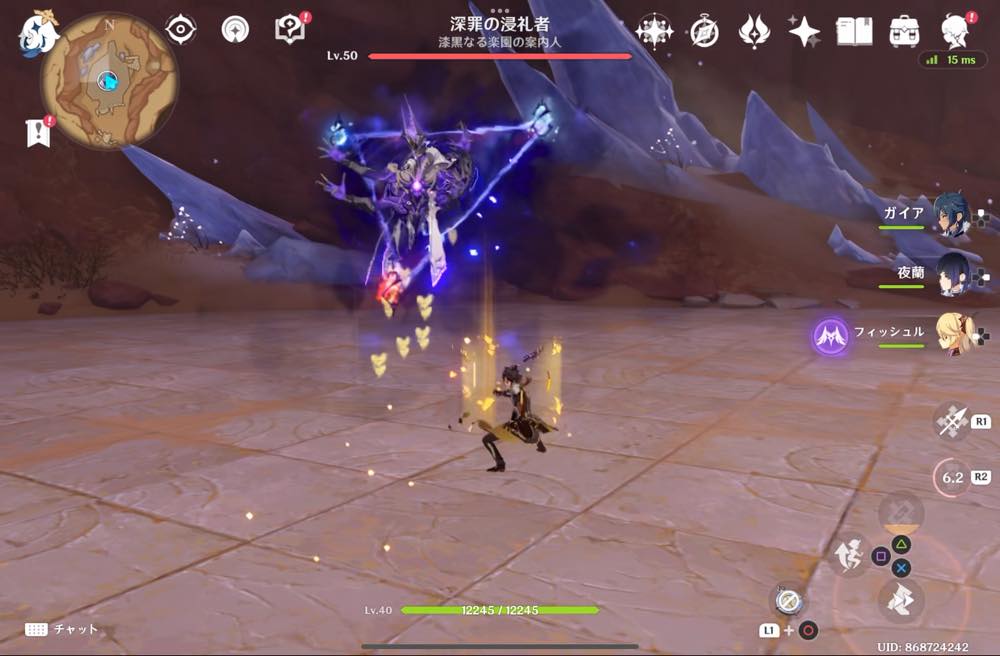Open the map via the minimap
This screenshot has height=656, width=1000.
(x=108, y=81)
